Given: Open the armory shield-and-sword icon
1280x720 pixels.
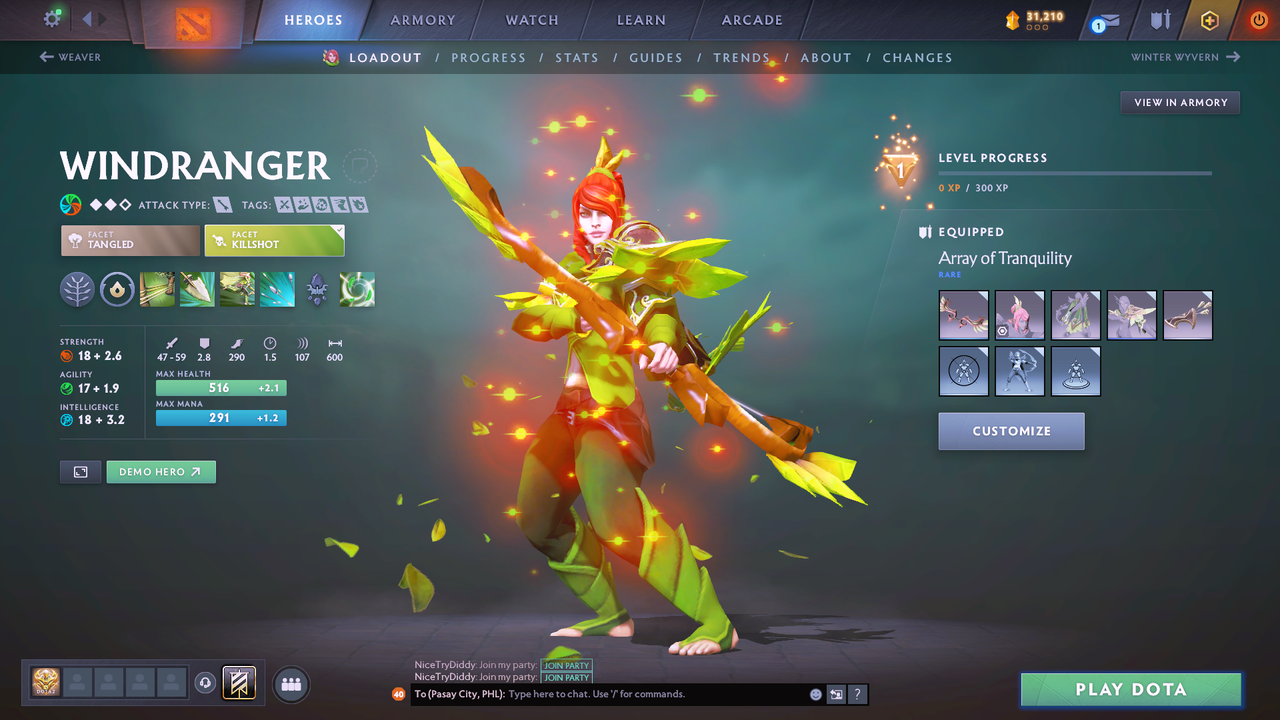Looking at the screenshot, I should [1159, 20].
